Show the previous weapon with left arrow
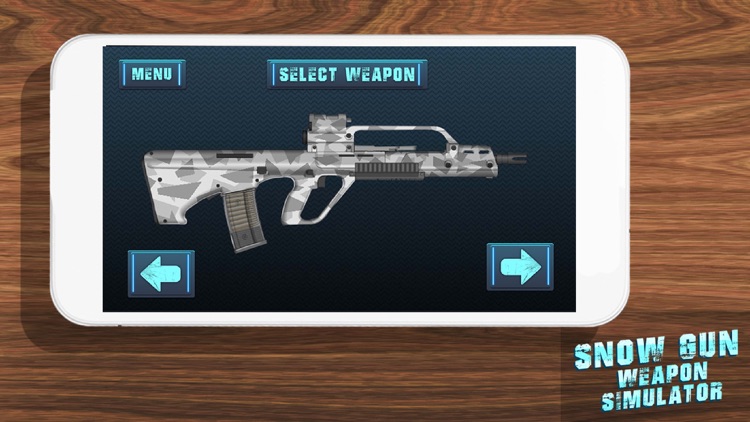The image size is (750, 422). 161,273
